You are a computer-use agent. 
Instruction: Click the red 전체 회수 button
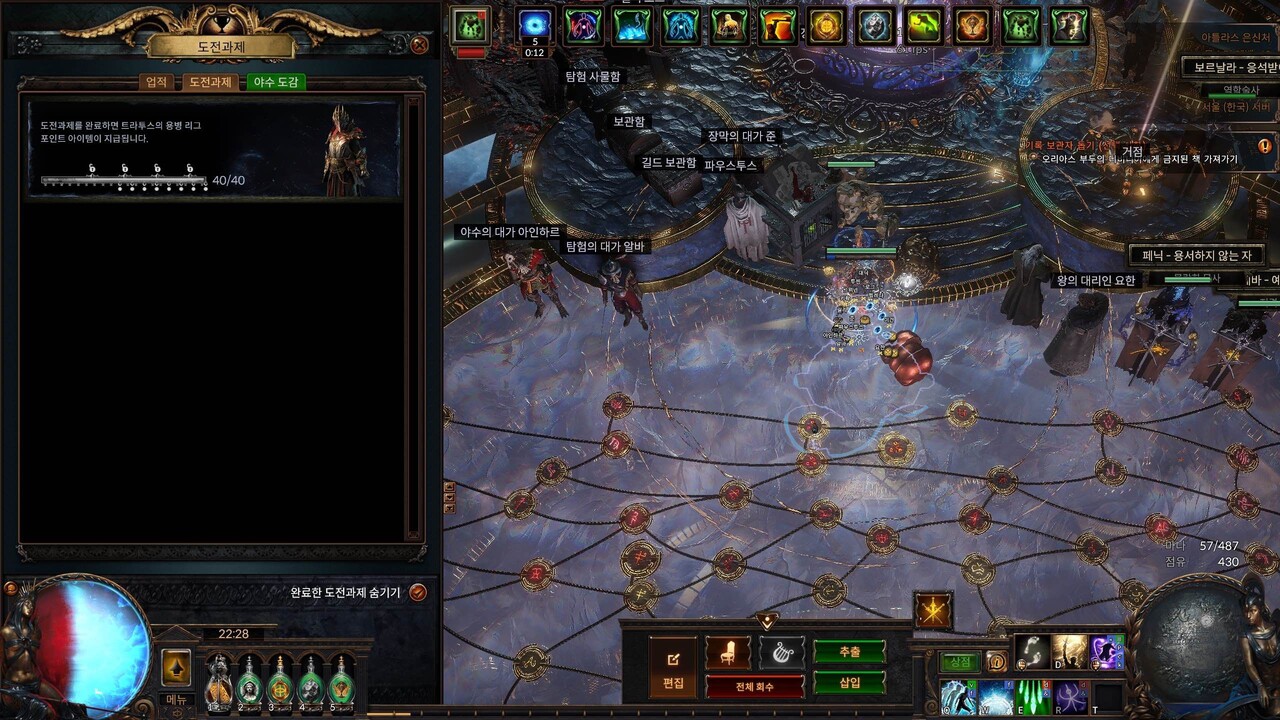pos(755,687)
